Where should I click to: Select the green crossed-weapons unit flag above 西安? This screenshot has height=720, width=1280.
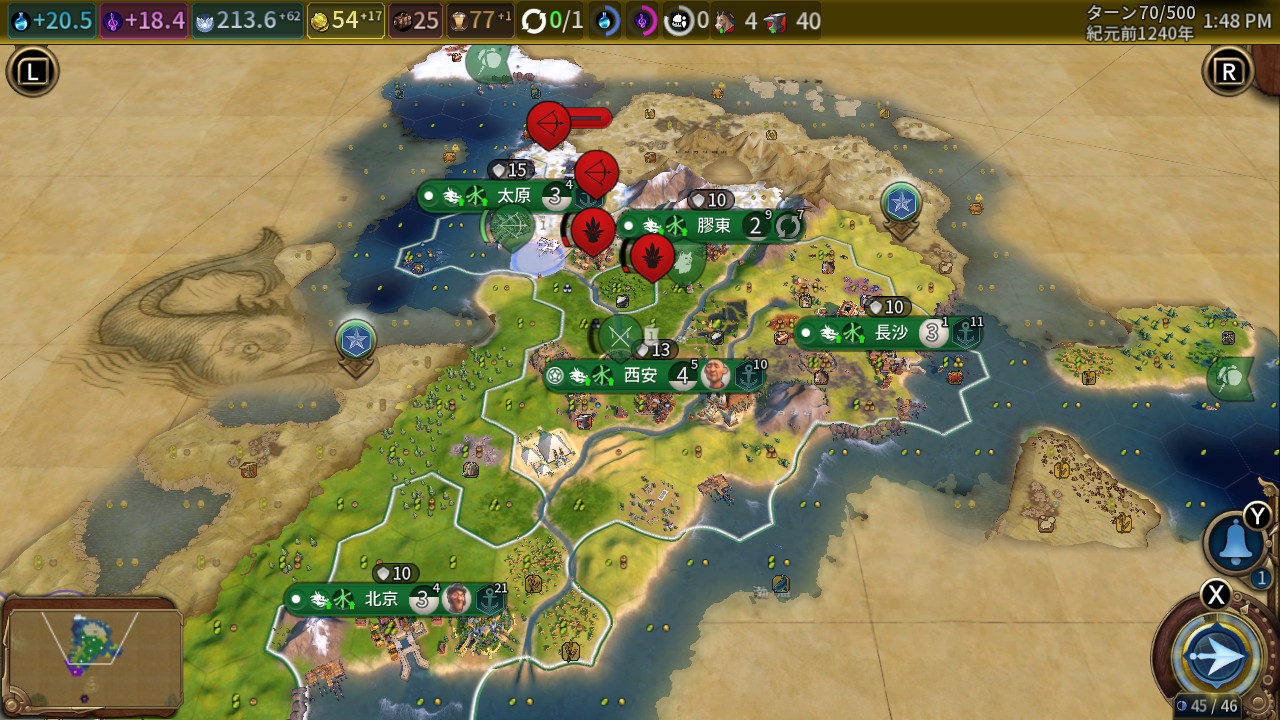[x=620, y=336]
